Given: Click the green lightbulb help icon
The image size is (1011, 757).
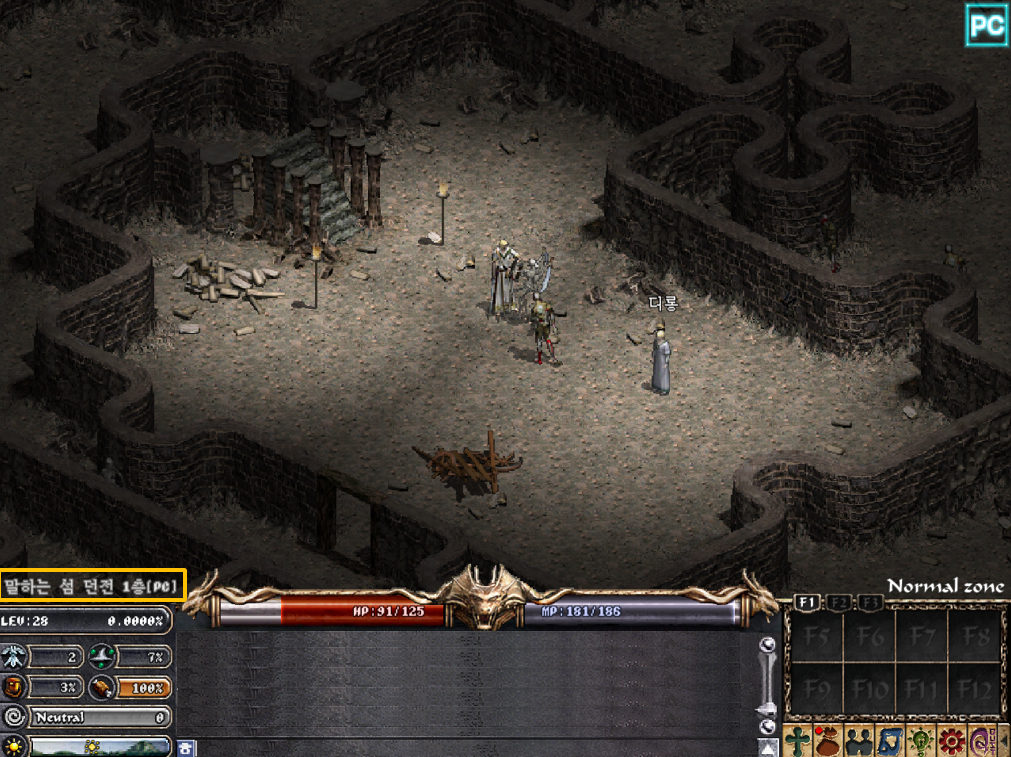Looking at the screenshot, I should (x=919, y=742).
